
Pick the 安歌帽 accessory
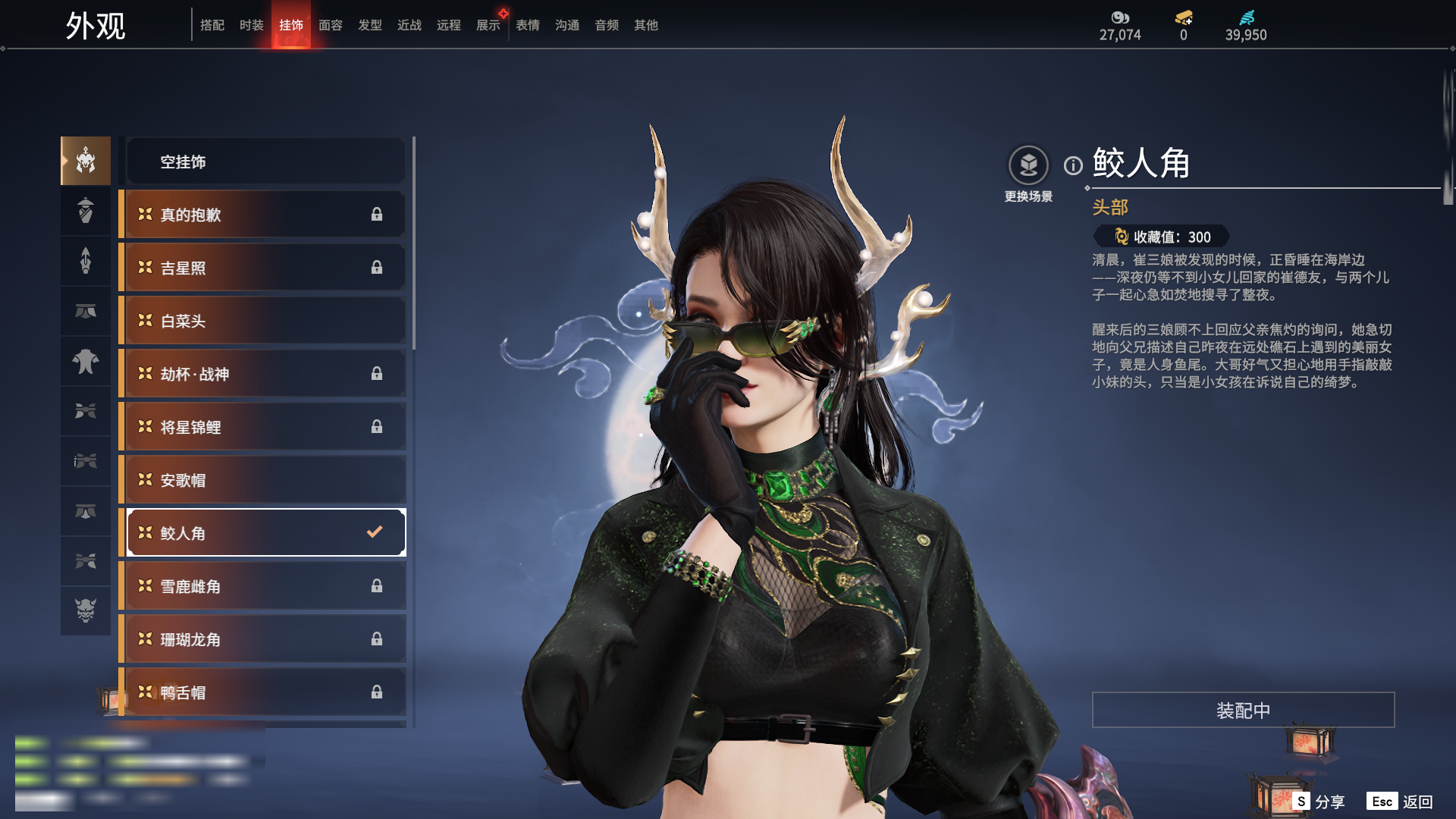265,480
